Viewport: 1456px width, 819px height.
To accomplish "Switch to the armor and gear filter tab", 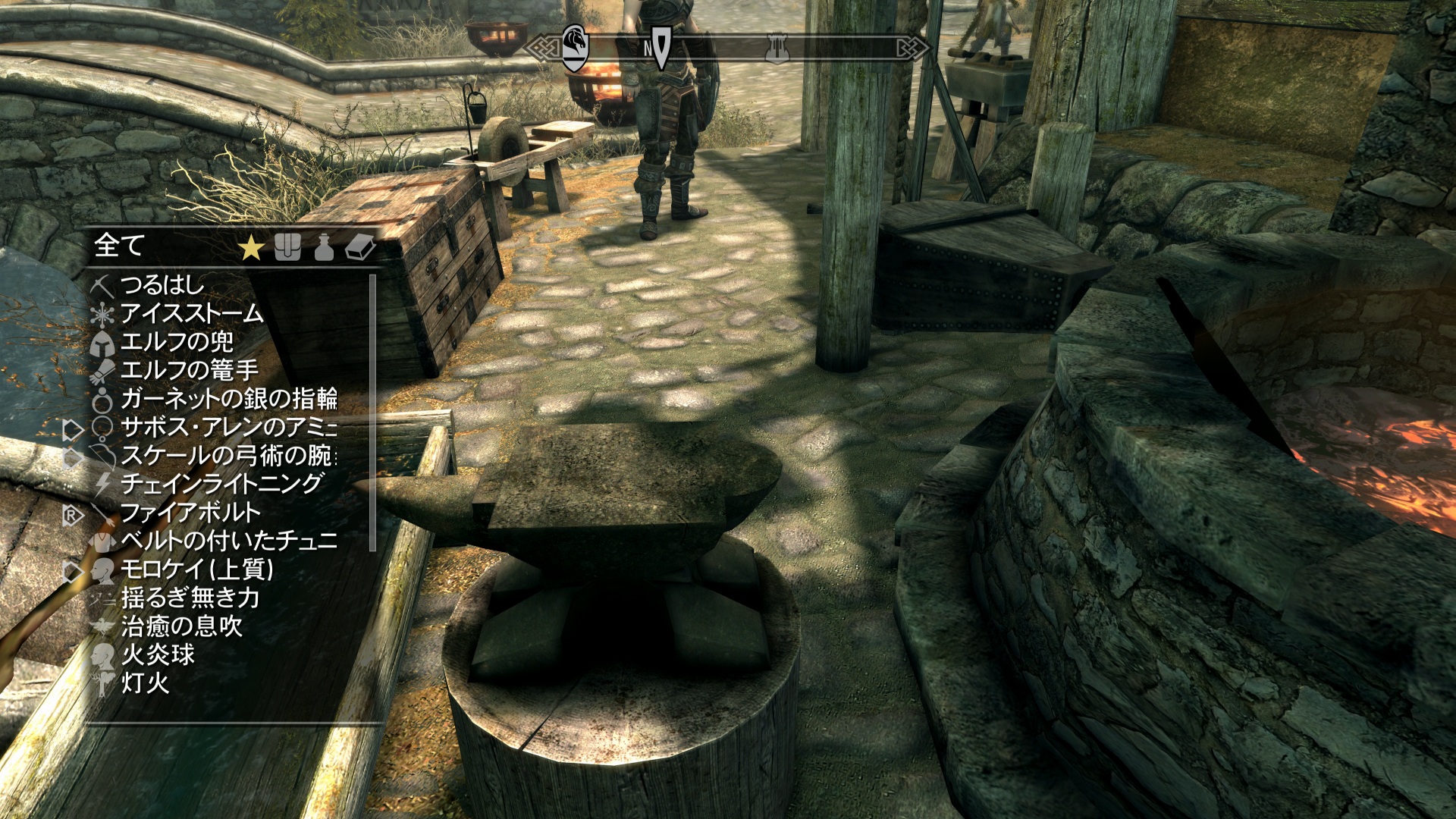I will [287, 247].
